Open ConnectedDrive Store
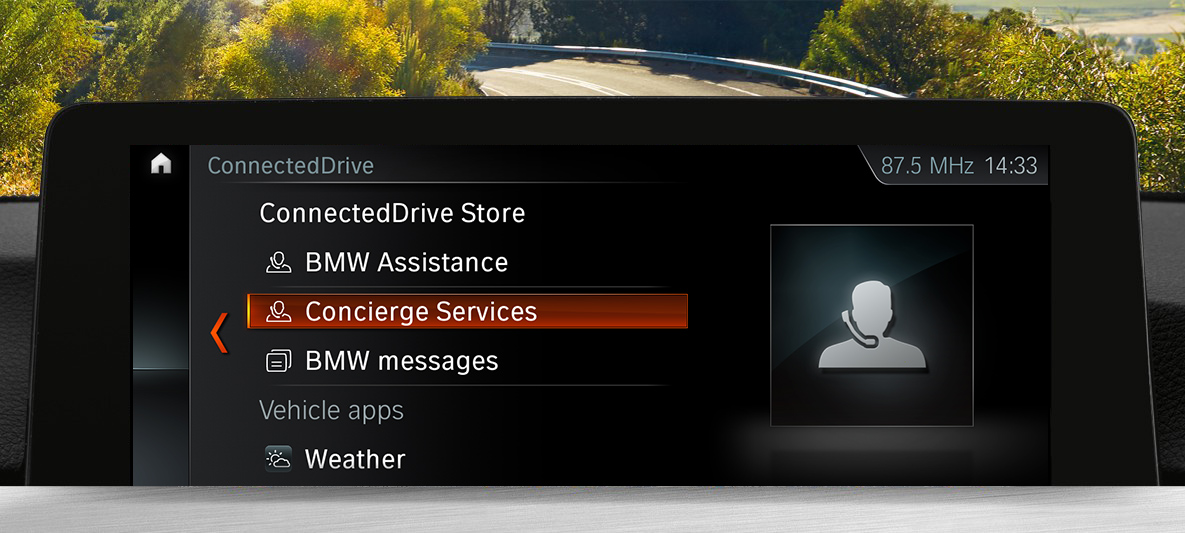The image size is (1185, 533). click(x=392, y=213)
